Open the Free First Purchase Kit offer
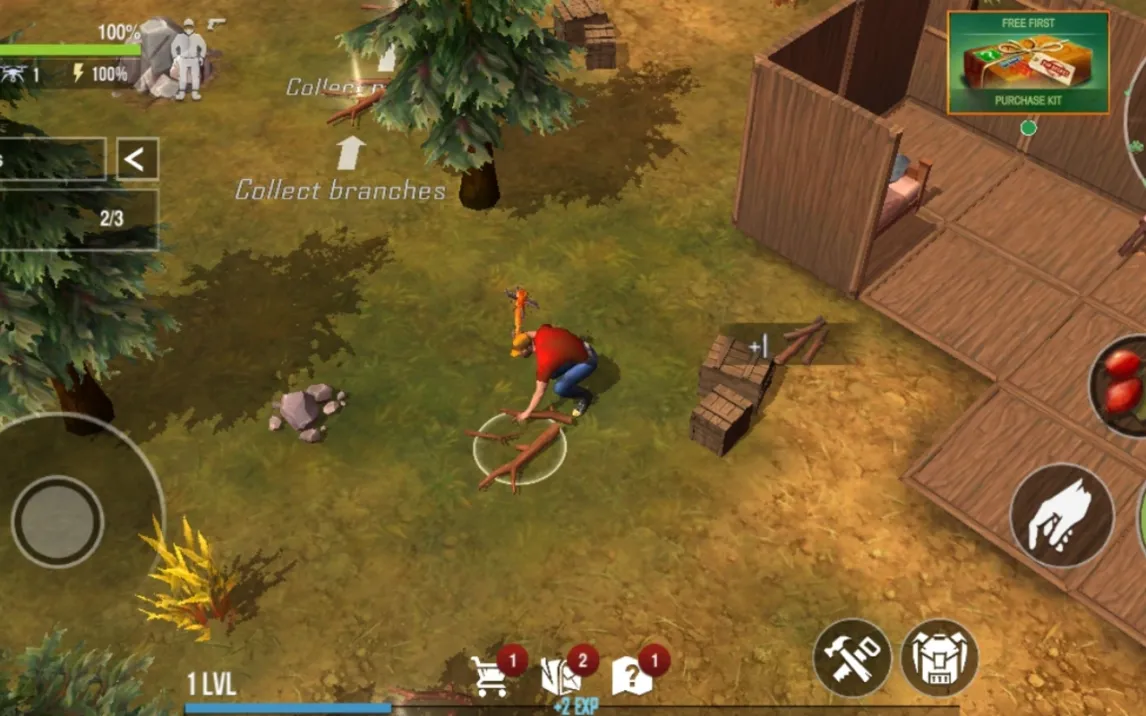This screenshot has width=1146, height=716. [1028, 63]
